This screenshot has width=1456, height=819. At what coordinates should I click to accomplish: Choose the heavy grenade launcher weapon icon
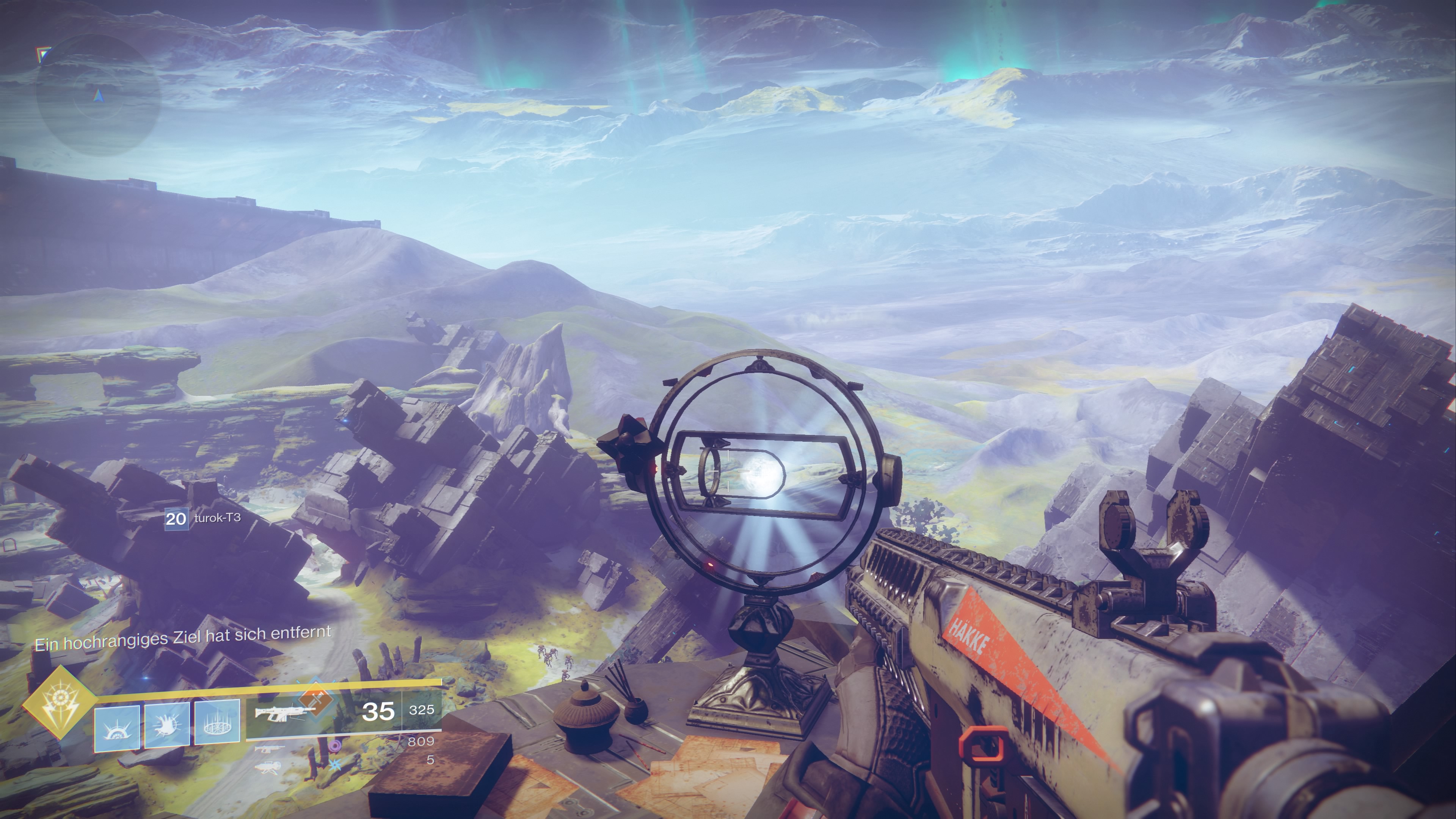click(x=268, y=767)
